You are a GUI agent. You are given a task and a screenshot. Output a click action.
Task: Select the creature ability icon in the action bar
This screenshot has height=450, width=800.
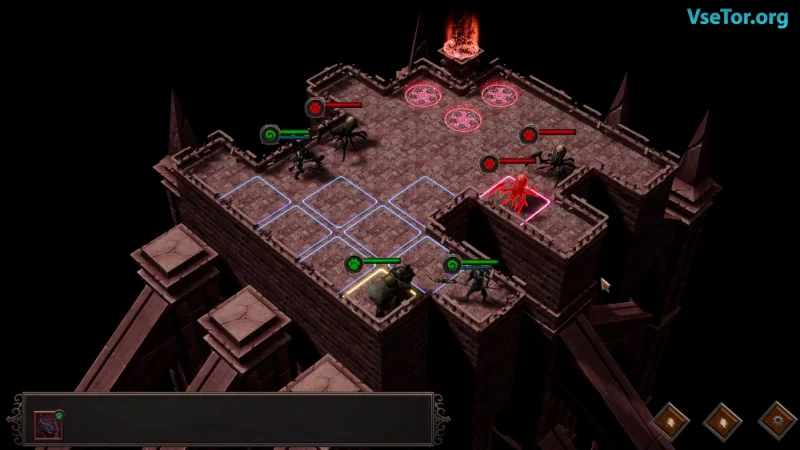(x=48, y=424)
